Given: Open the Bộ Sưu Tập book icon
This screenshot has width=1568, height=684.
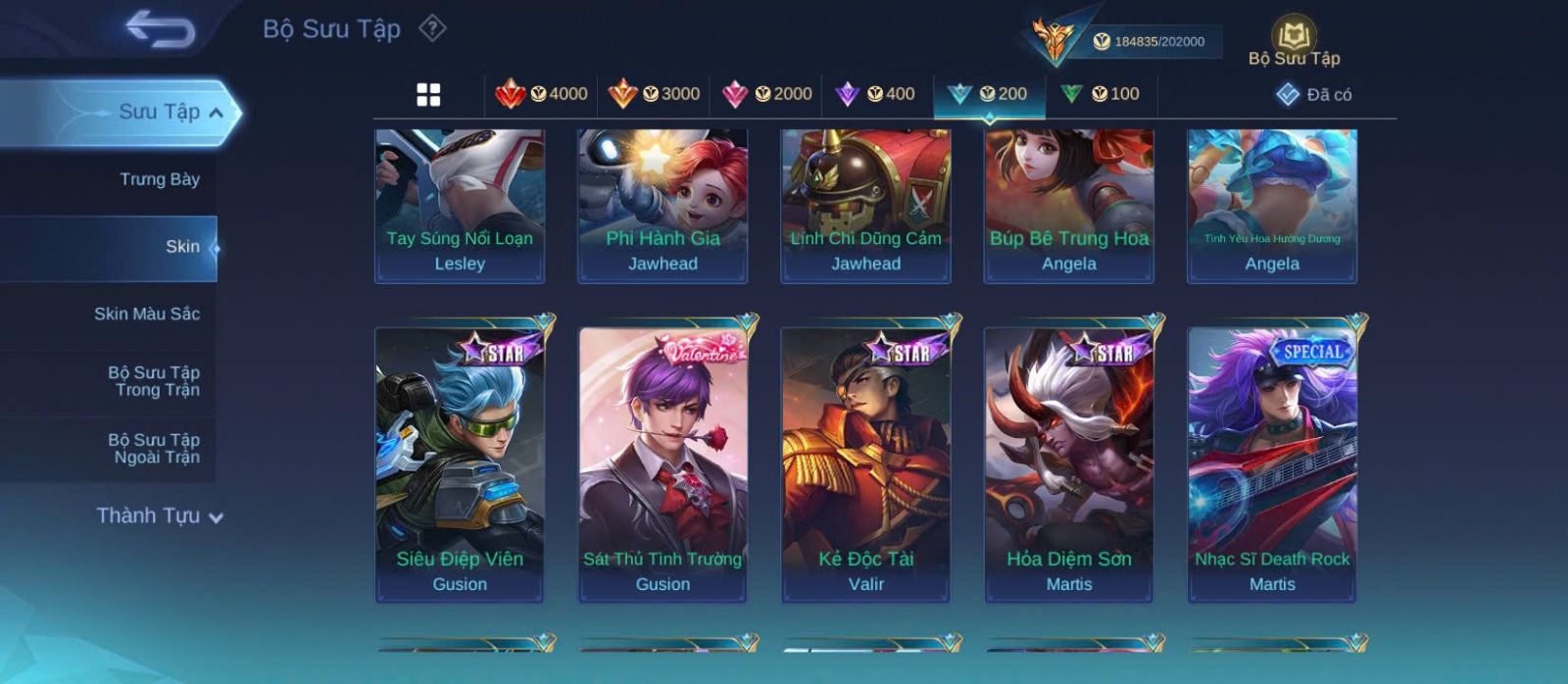Looking at the screenshot, I should pos(1294,43).
